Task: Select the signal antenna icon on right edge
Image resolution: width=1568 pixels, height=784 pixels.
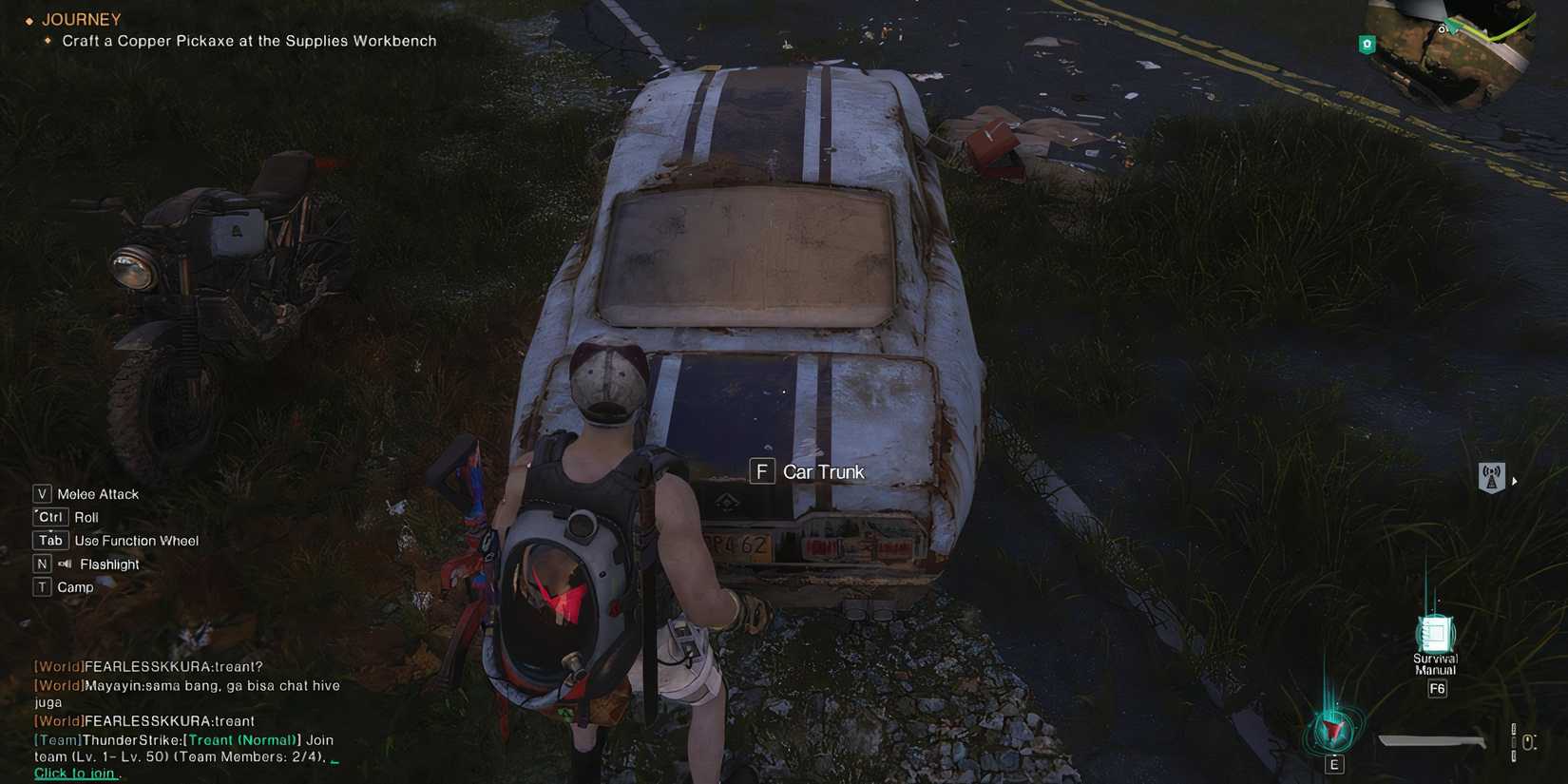Action: point(1492,477)
